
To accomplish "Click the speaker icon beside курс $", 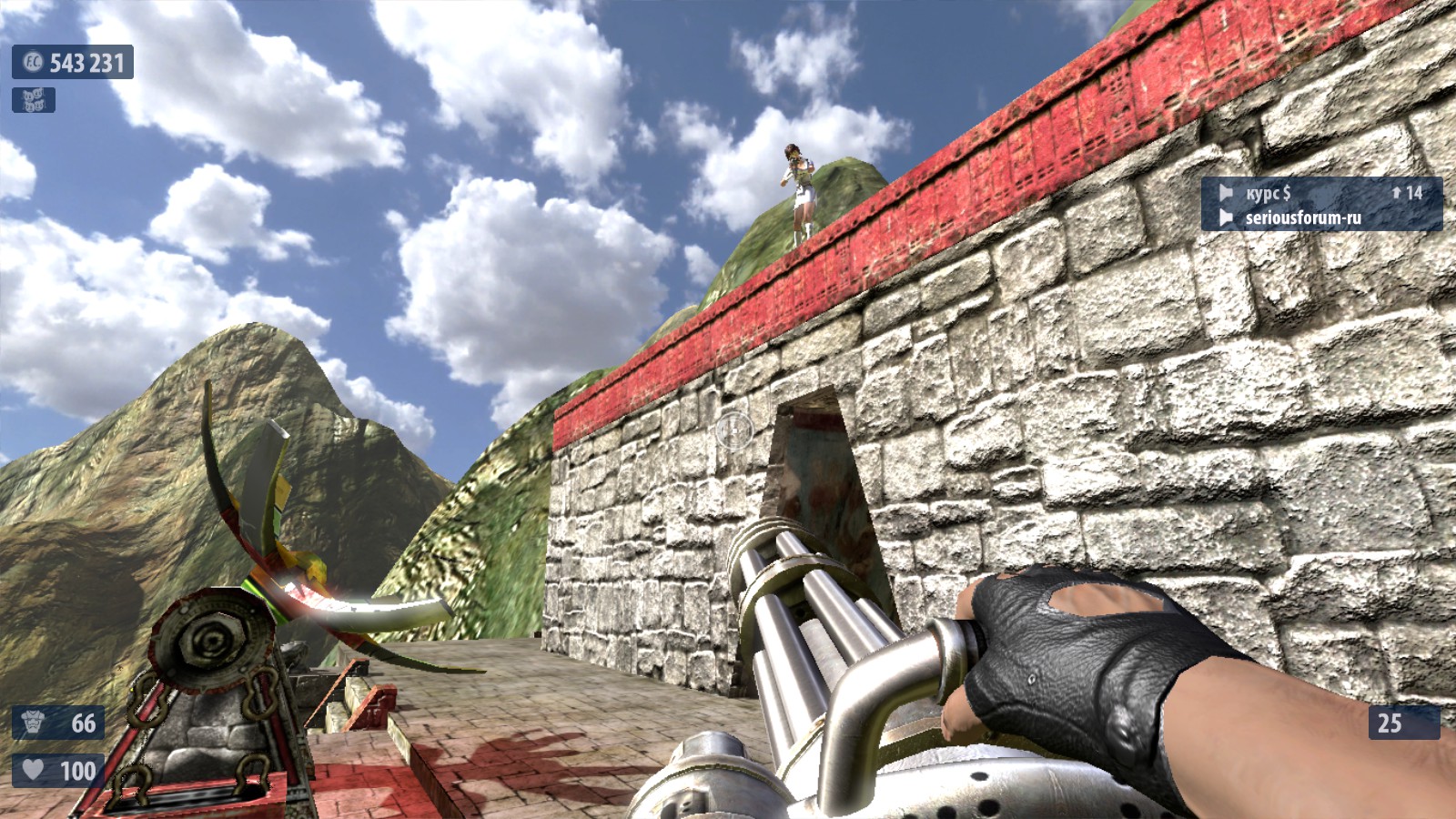I will coord(1226,193).
